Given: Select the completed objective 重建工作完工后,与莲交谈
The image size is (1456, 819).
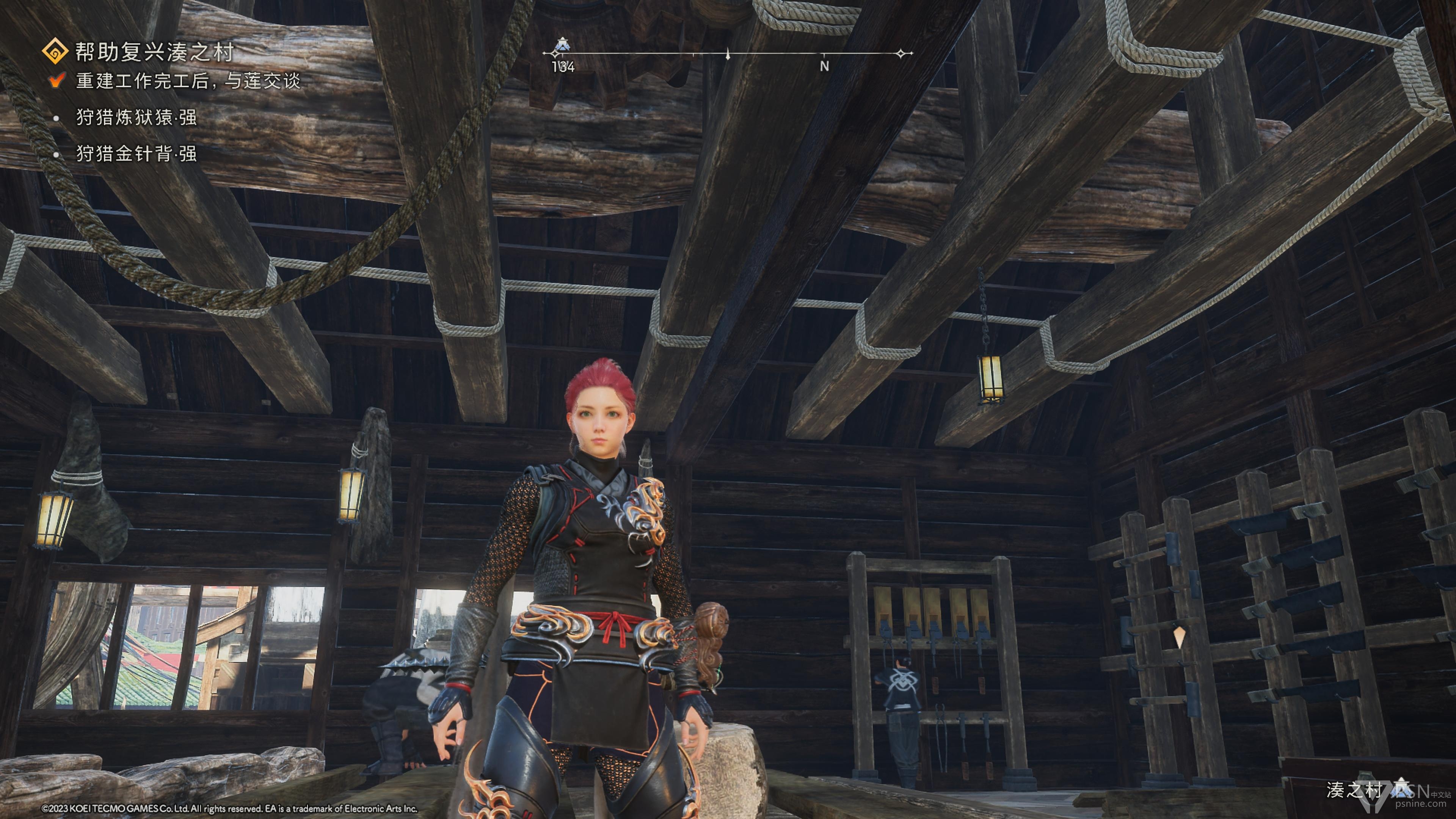Looking at the screenshot, I should pyautogui.click(x=188, y=81).
